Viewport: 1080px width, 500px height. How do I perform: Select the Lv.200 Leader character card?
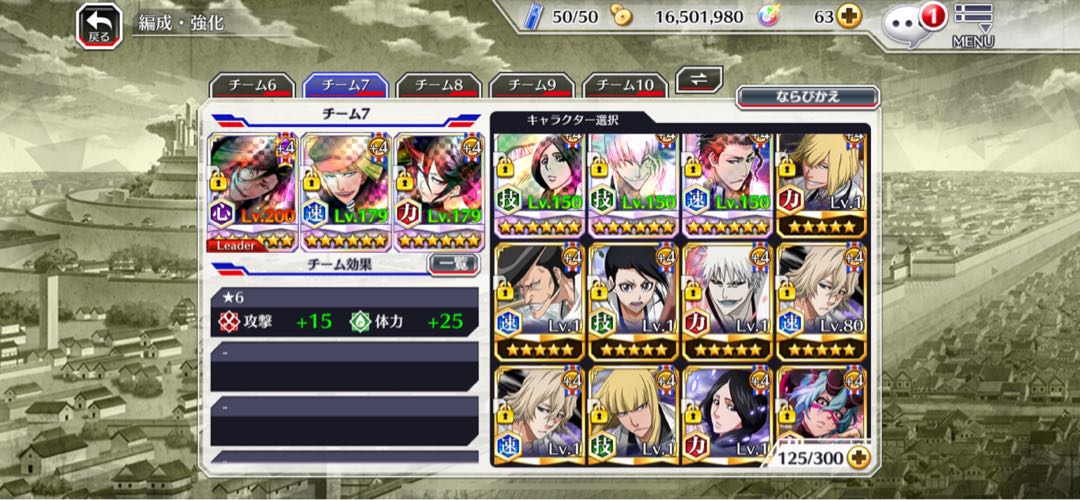click(x=252, y=191)
